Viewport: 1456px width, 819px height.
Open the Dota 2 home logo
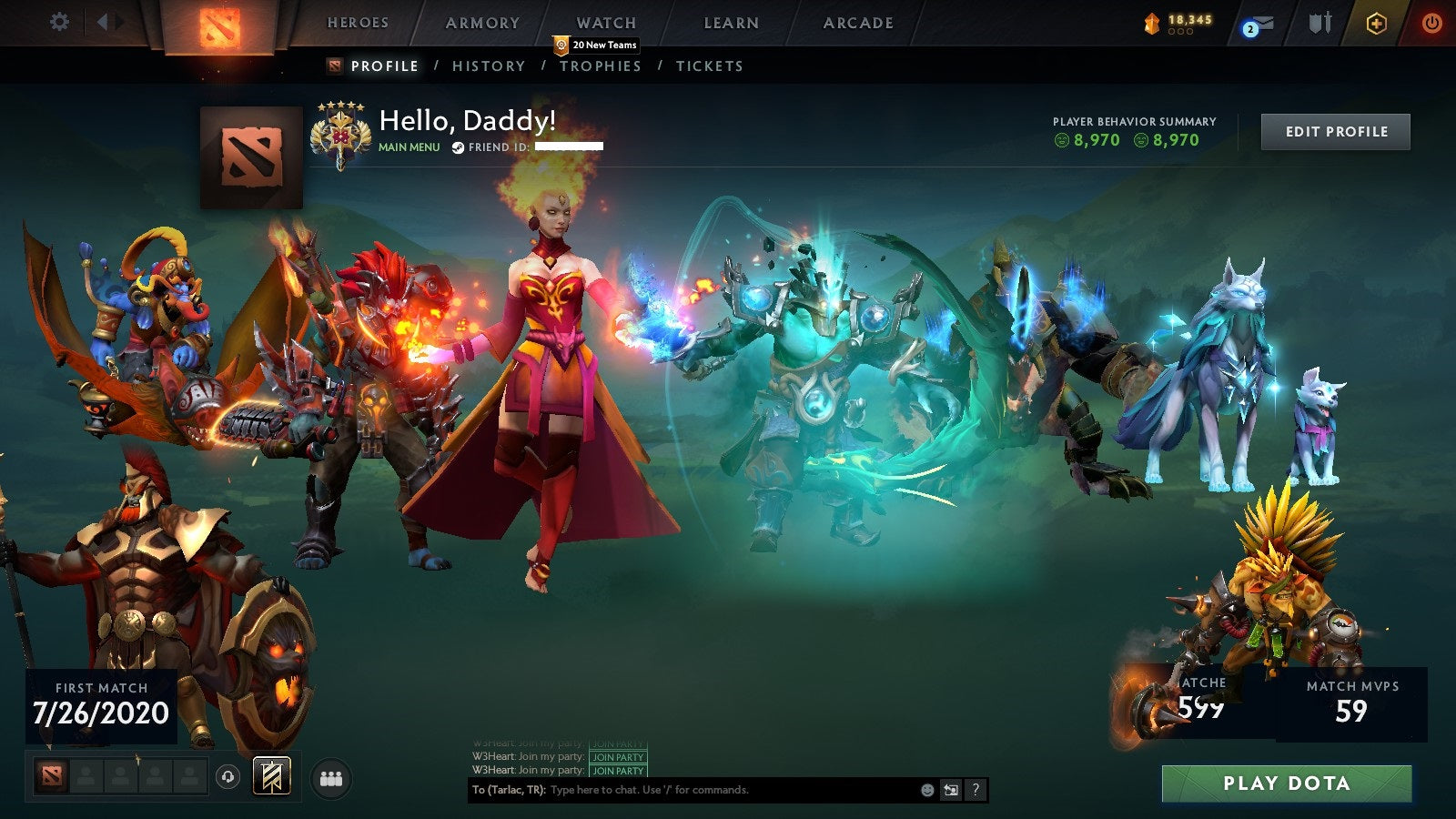pos(218,25)
